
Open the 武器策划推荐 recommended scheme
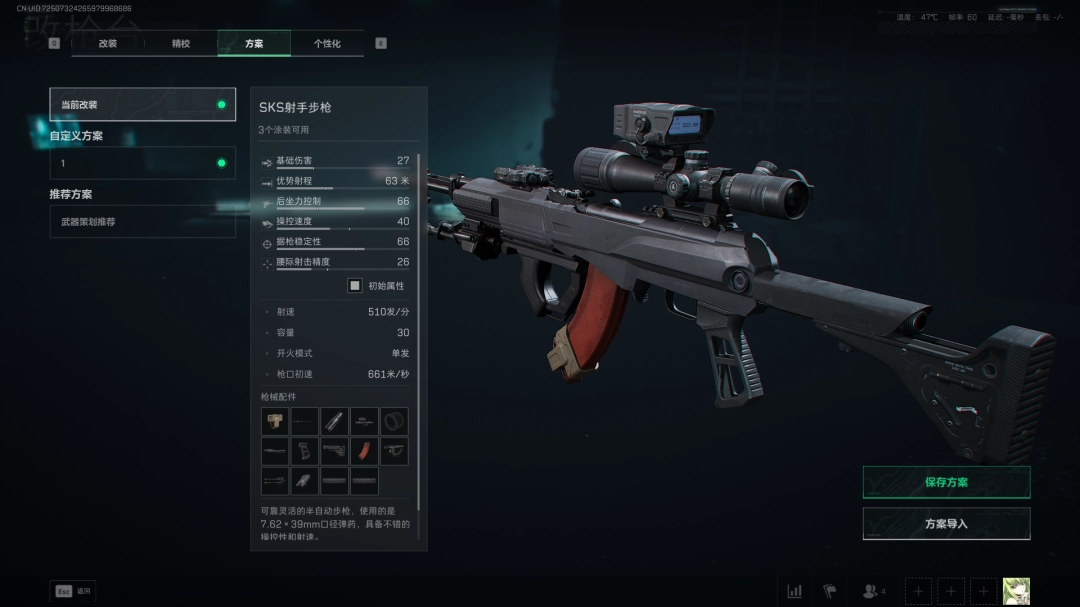(x=142, y=221)
